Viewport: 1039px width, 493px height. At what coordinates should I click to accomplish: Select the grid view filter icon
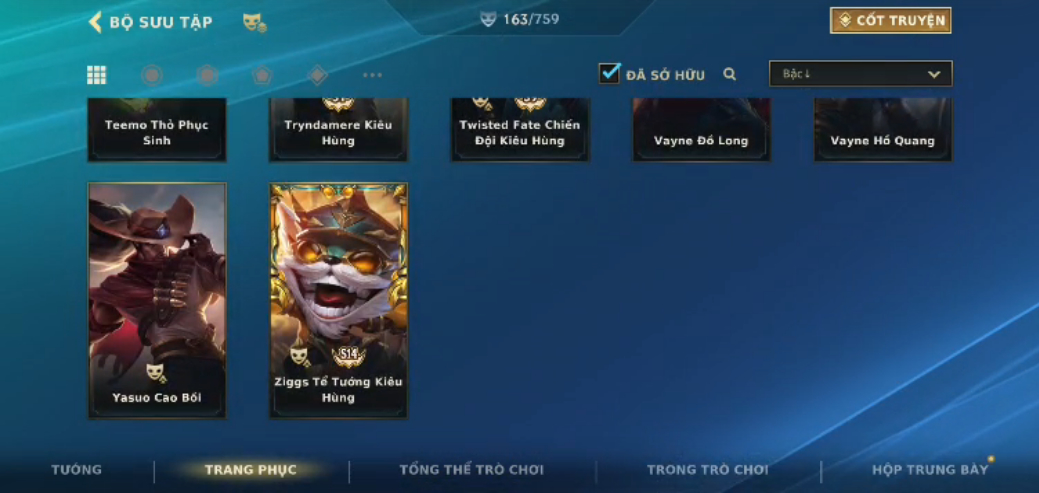(97, 75)
